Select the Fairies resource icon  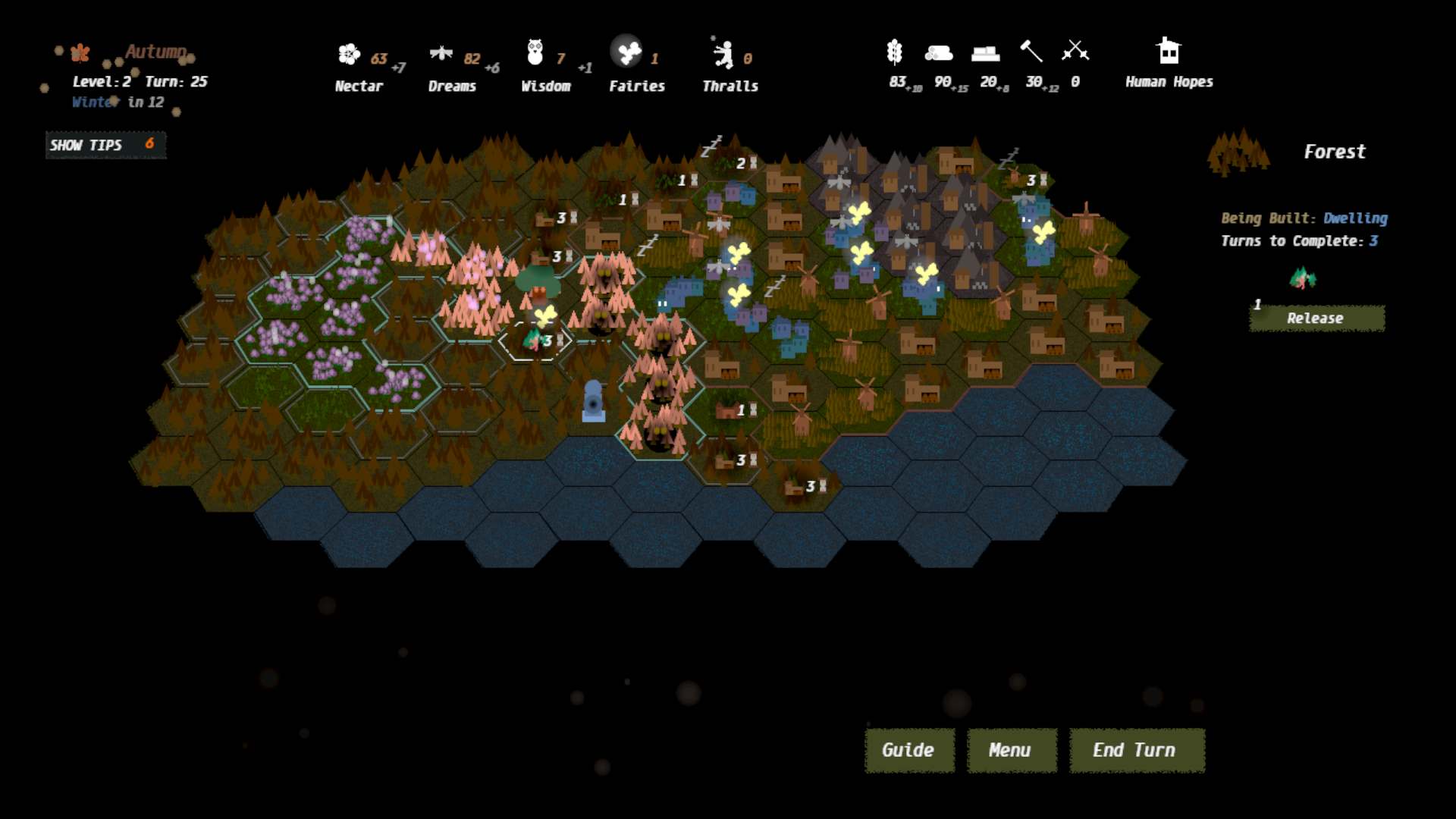coord(627,52)
